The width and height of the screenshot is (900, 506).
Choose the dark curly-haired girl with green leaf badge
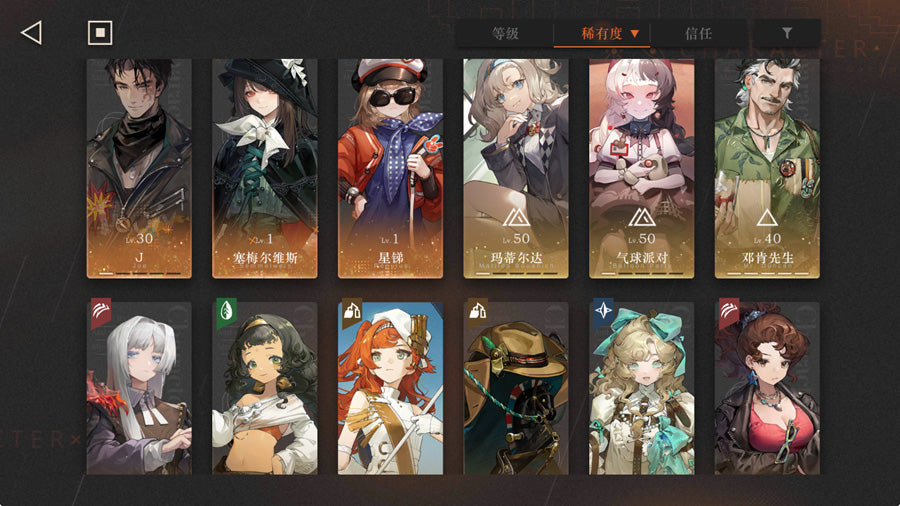tap(265, 388)
